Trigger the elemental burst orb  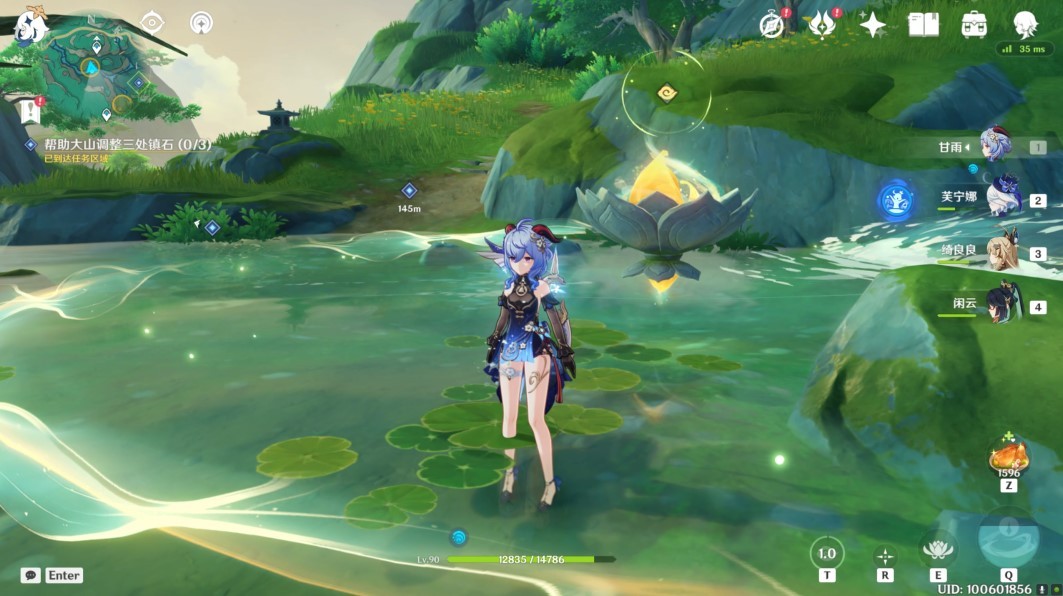tap(1008, 539)
